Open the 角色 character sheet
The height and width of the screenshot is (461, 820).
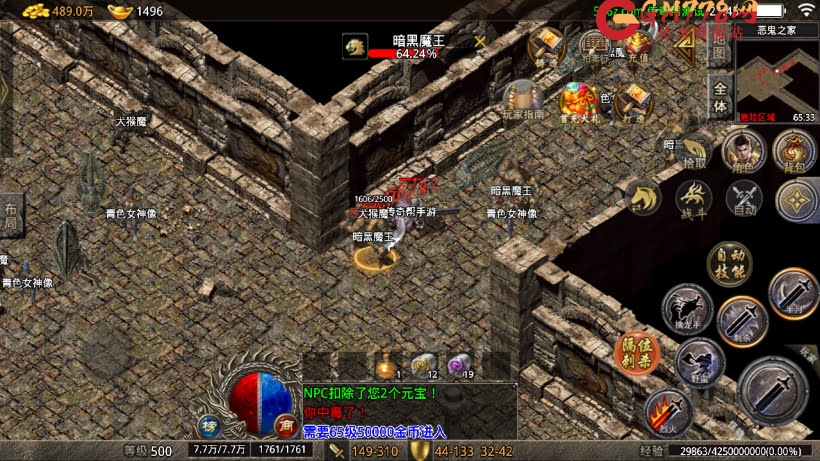[x=743, y=151]
